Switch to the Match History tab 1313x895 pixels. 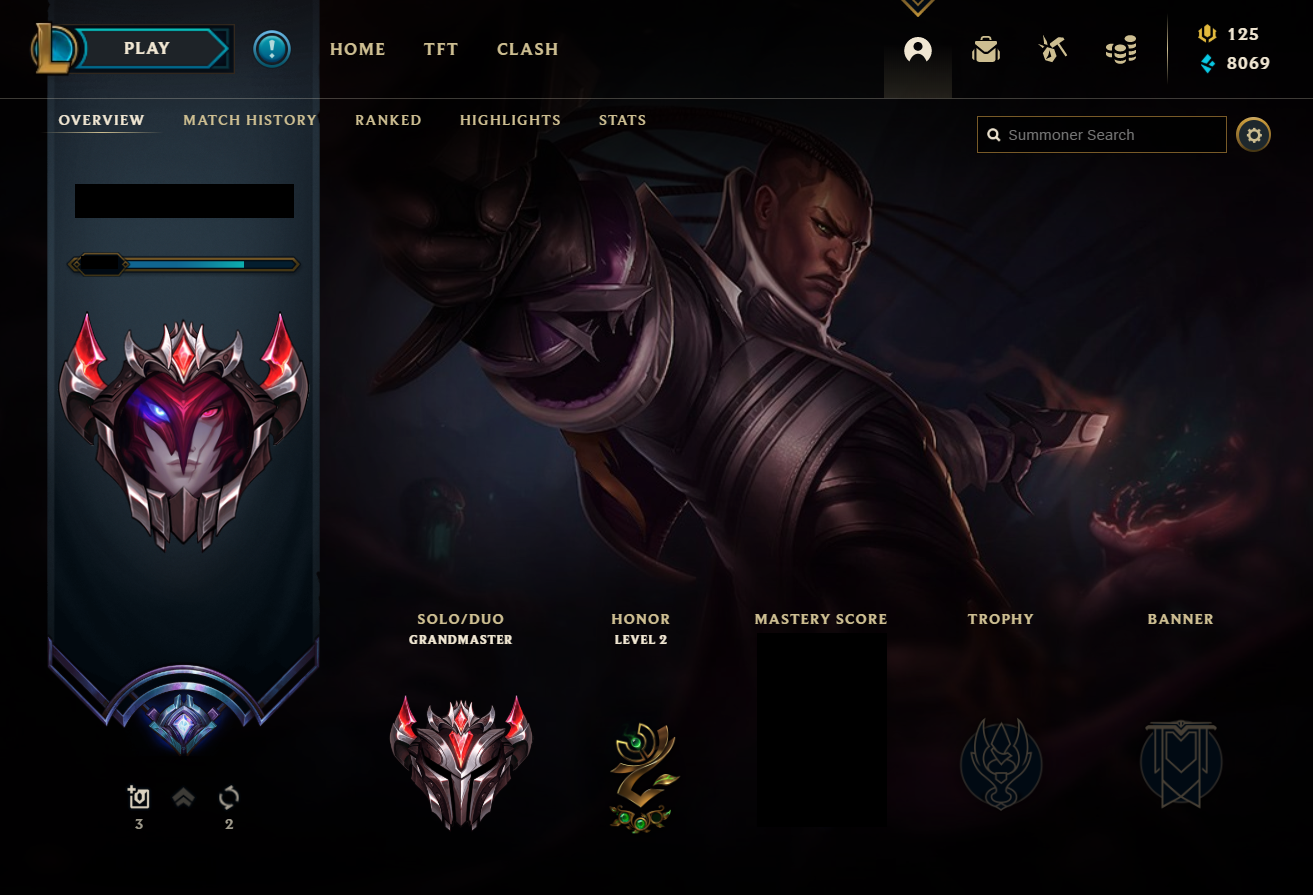[x=250, y=120]
